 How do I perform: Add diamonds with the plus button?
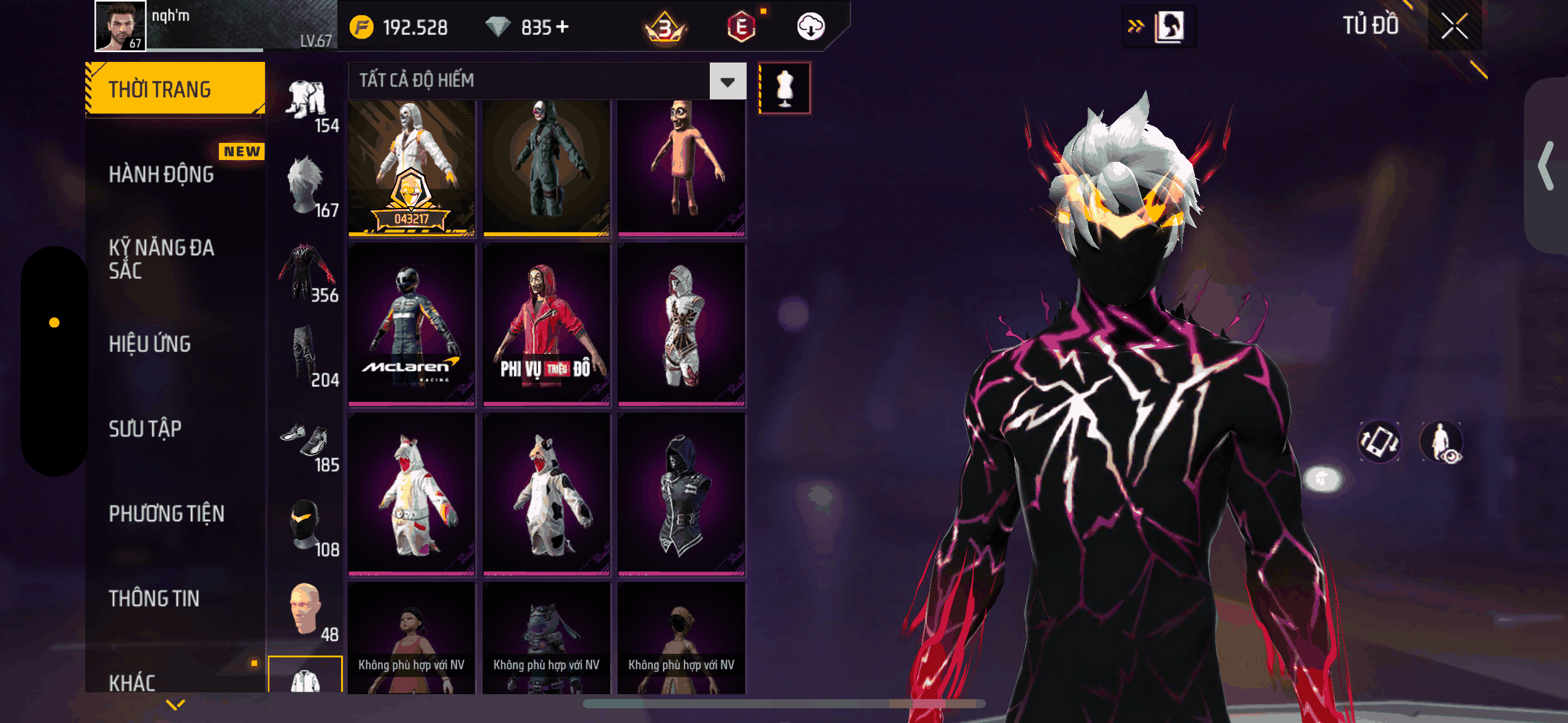(x=562, y=27)
